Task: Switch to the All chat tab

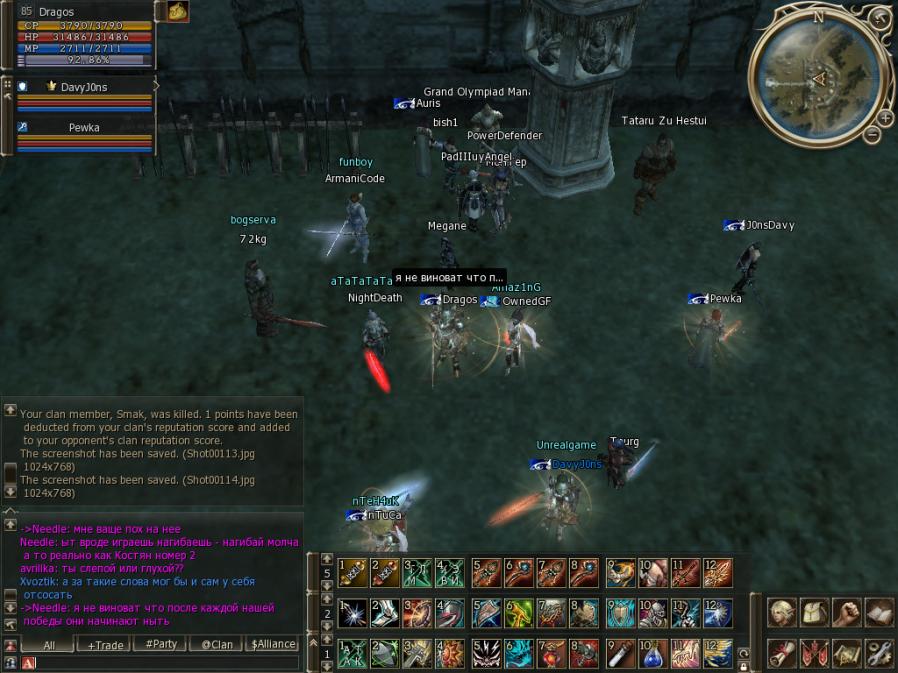Action: pos(49,645)
